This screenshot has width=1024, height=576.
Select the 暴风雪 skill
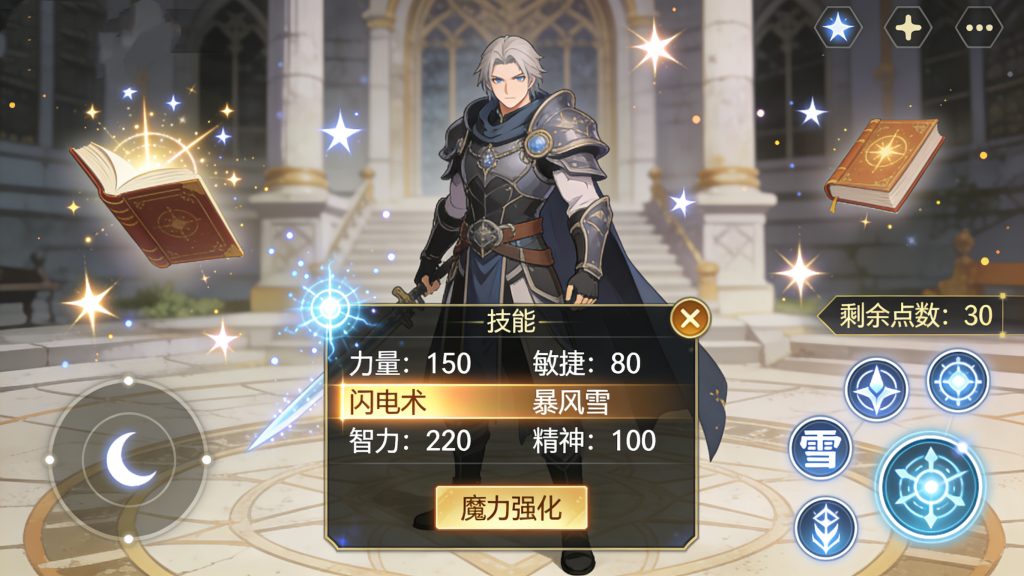point(571,402)
